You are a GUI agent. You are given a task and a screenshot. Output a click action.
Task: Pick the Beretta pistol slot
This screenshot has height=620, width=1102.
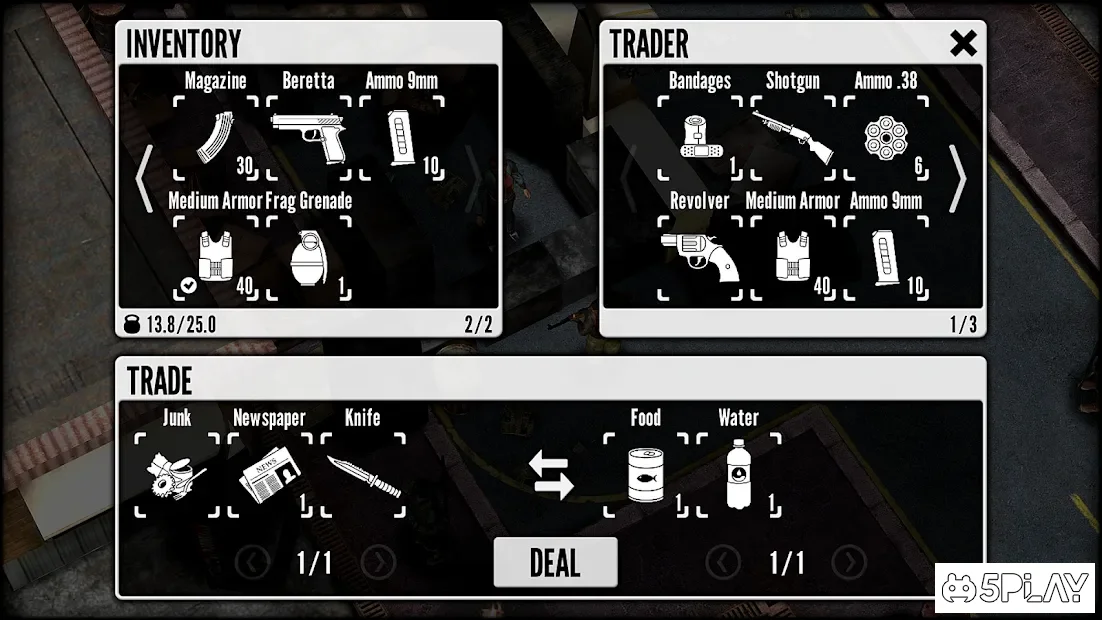coord(308,138)
